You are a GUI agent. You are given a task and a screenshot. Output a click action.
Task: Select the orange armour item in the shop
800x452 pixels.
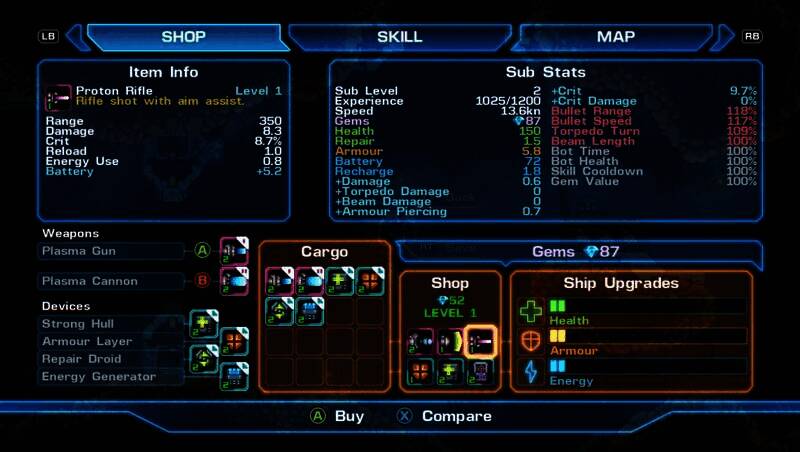[x=421, y=371]
